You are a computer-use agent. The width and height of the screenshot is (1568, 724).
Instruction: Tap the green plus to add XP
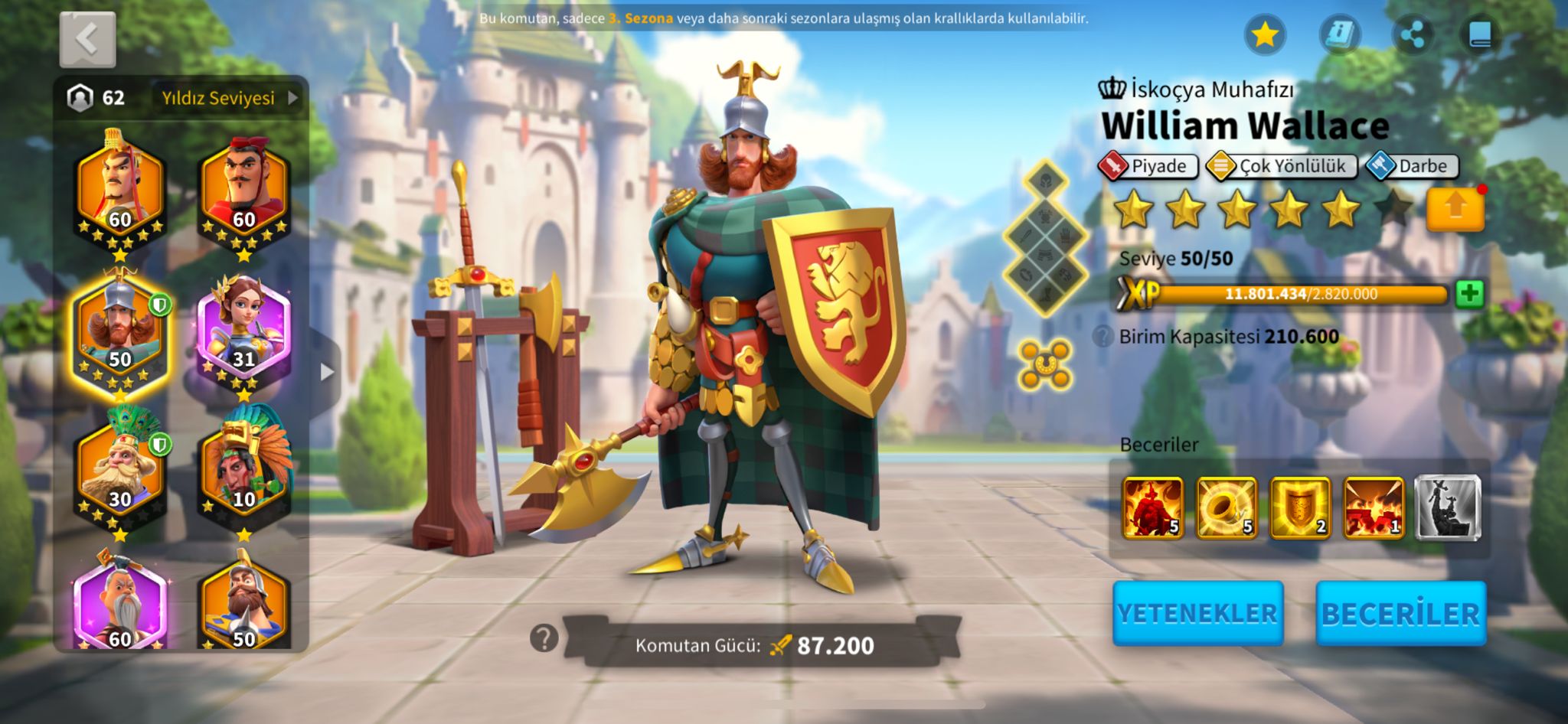click(x=1469, y=294)
